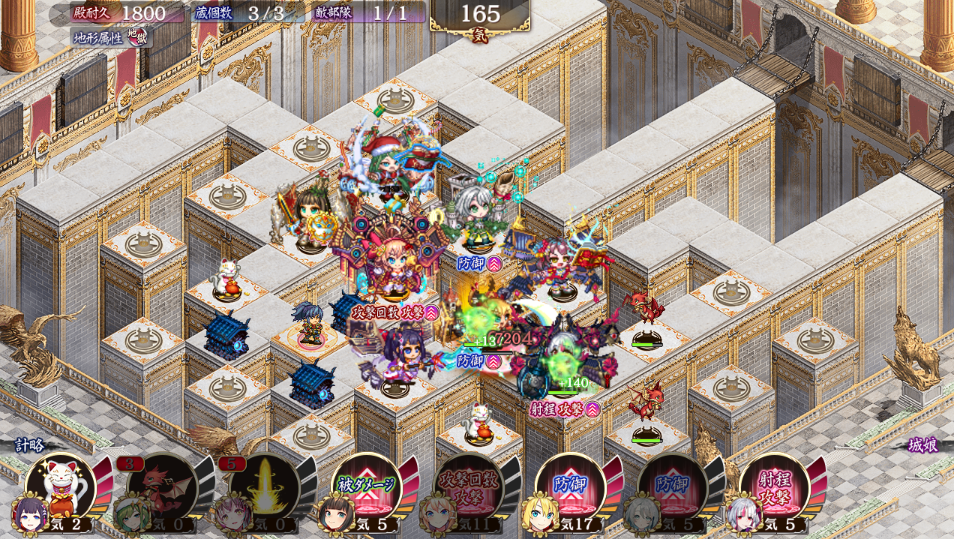Viewport: 954px width, 539px height.
Task: Cast the 射程 攻撃 stratagem
Action: (774, 487)
